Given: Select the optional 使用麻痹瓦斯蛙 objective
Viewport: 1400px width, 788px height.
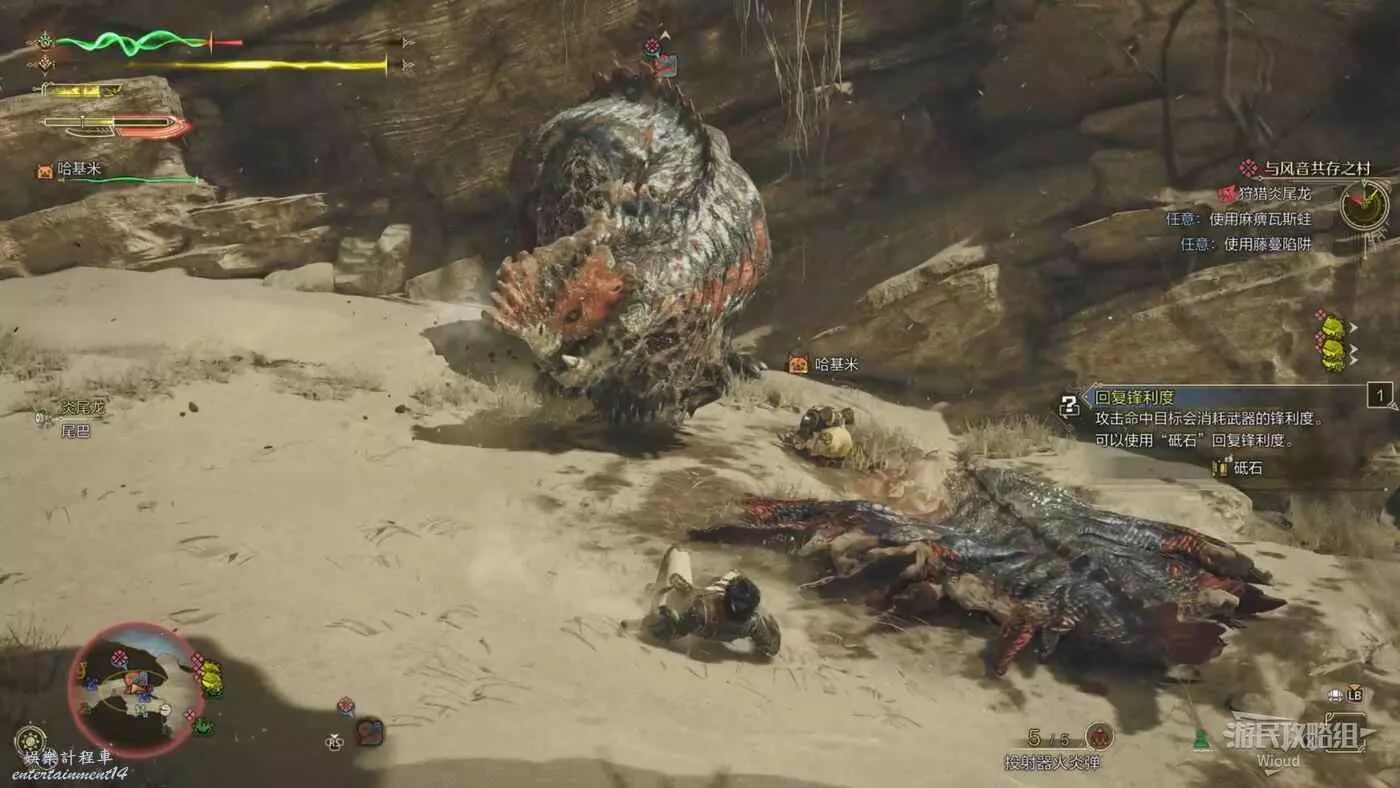Looking at the screenshot, I should tap(1245, 218).
